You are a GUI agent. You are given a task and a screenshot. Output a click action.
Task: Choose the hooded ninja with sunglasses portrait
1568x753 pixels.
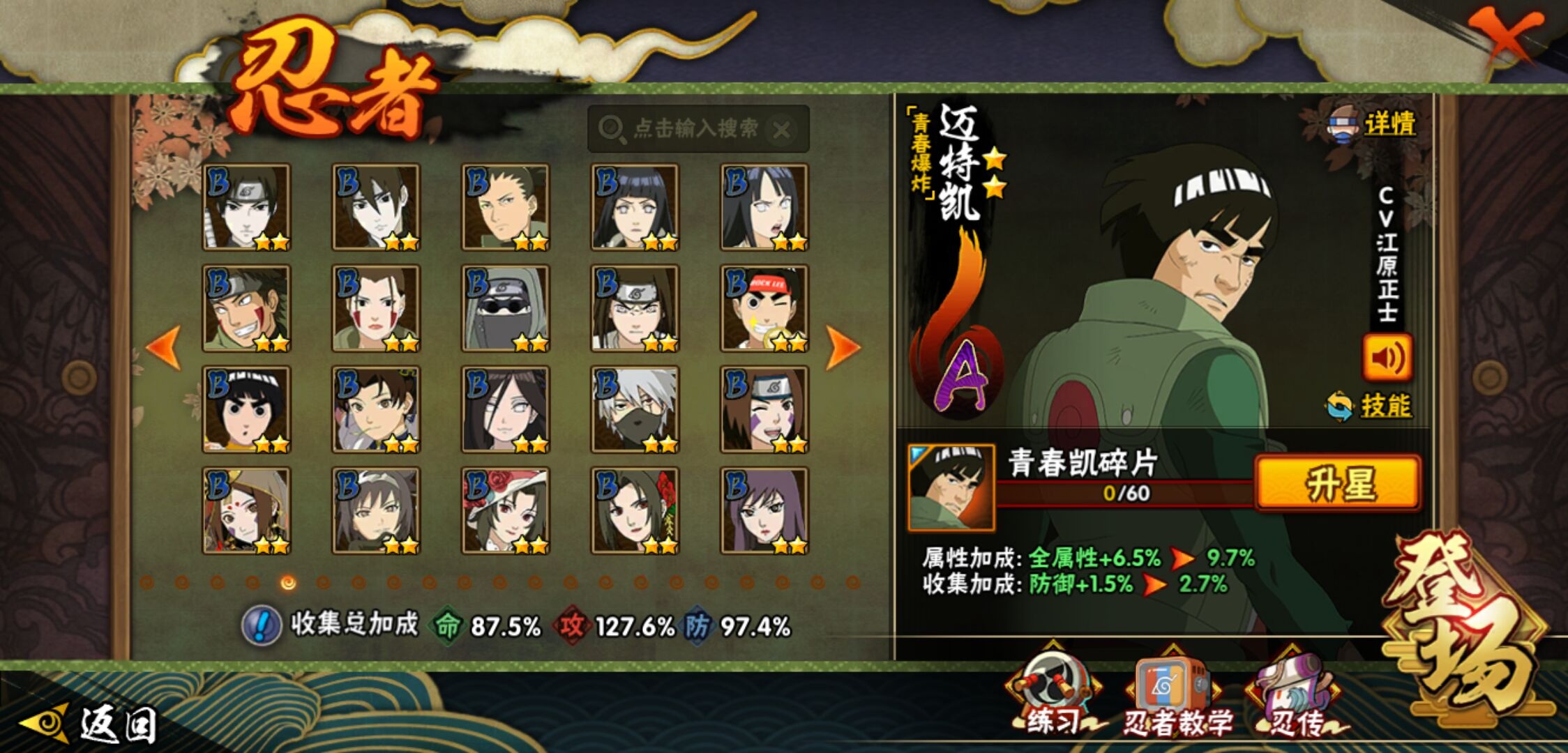pyautogui.click(x=505, y=308)
